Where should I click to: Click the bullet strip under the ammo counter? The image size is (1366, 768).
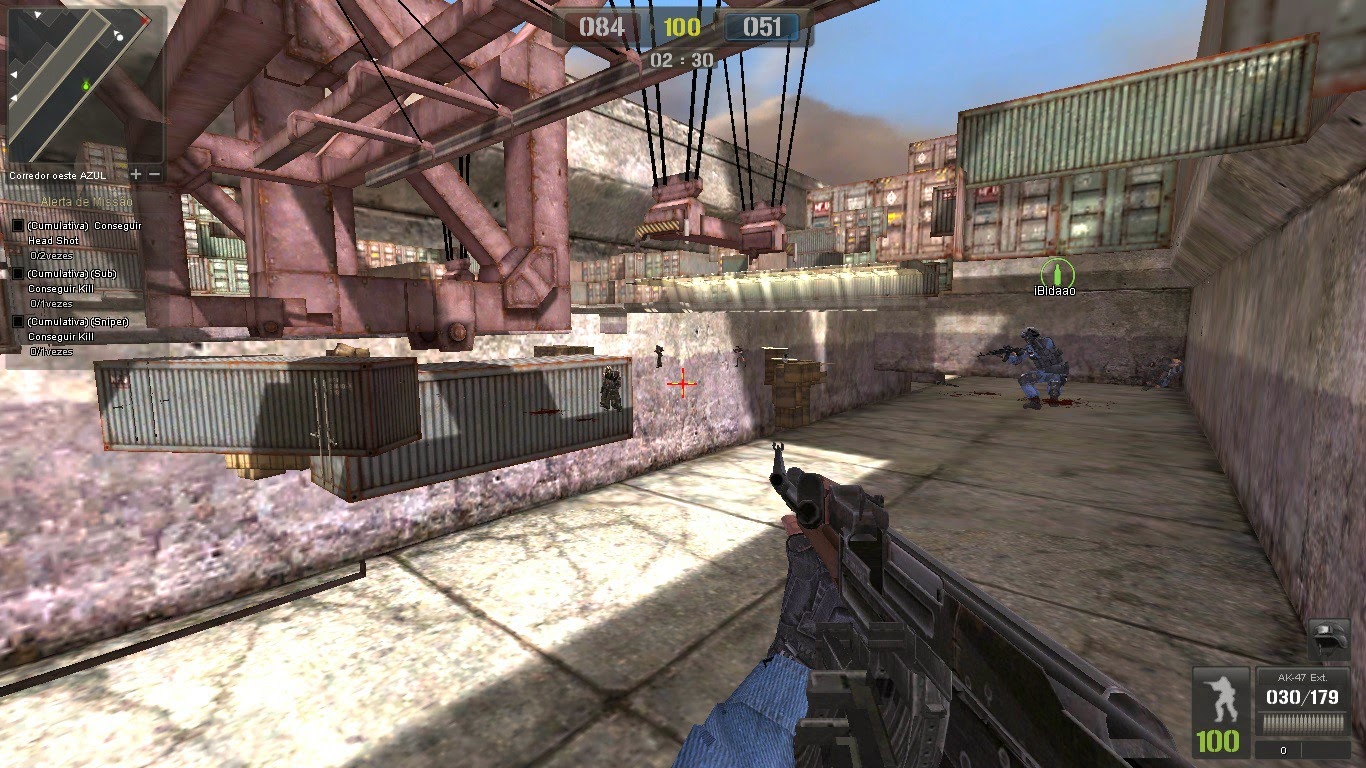point(1302,723)
